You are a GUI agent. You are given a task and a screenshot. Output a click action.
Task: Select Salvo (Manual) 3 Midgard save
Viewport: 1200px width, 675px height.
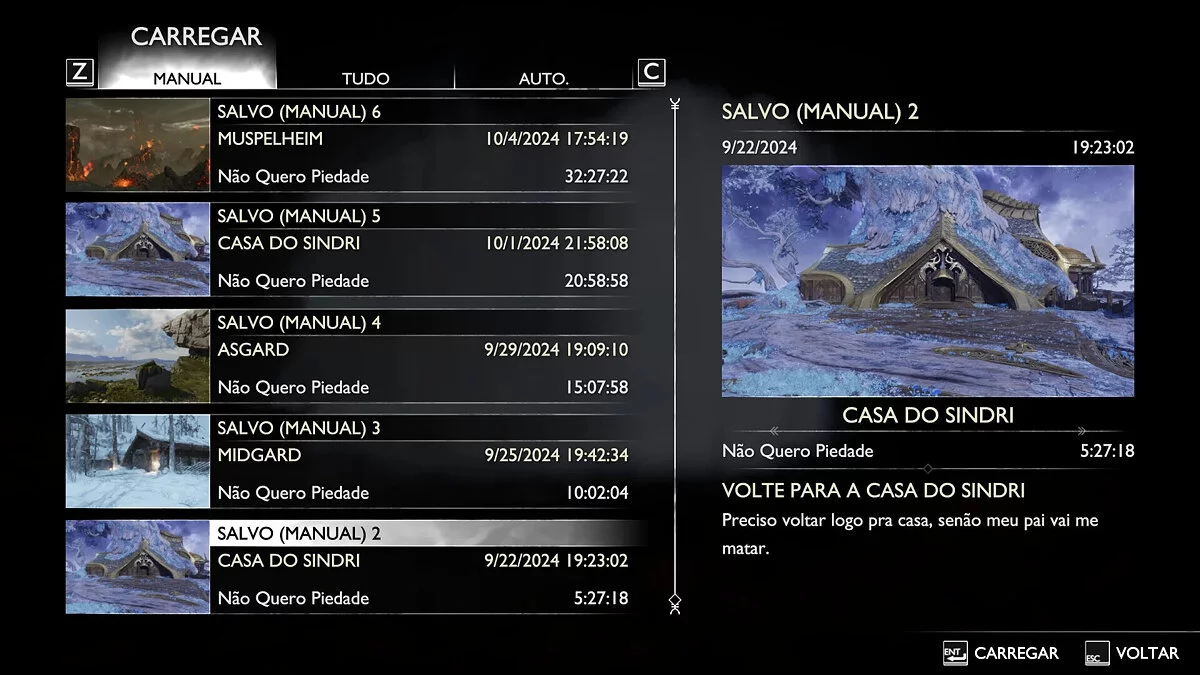[x=422, y=461]
